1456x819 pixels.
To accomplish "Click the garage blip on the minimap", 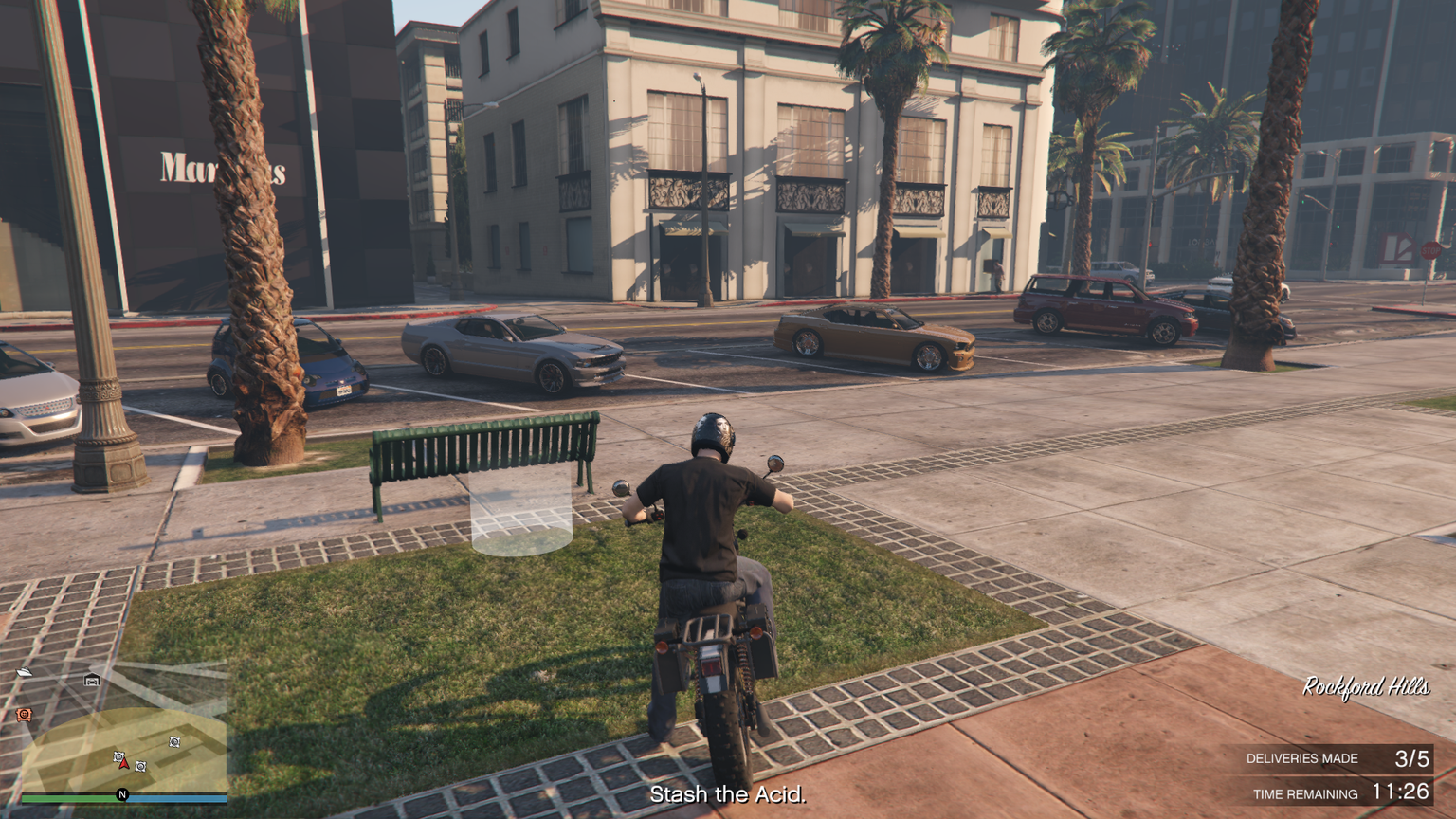I will click(x=92, y=680).
